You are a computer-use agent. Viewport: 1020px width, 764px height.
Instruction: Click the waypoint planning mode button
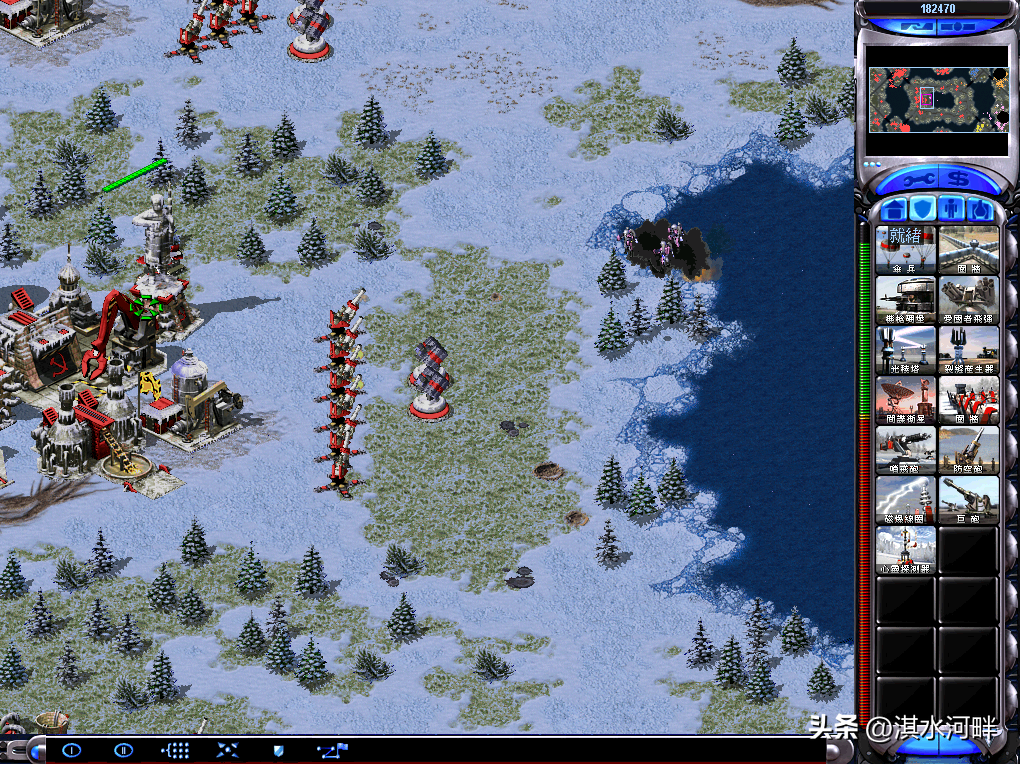point(330,749)
